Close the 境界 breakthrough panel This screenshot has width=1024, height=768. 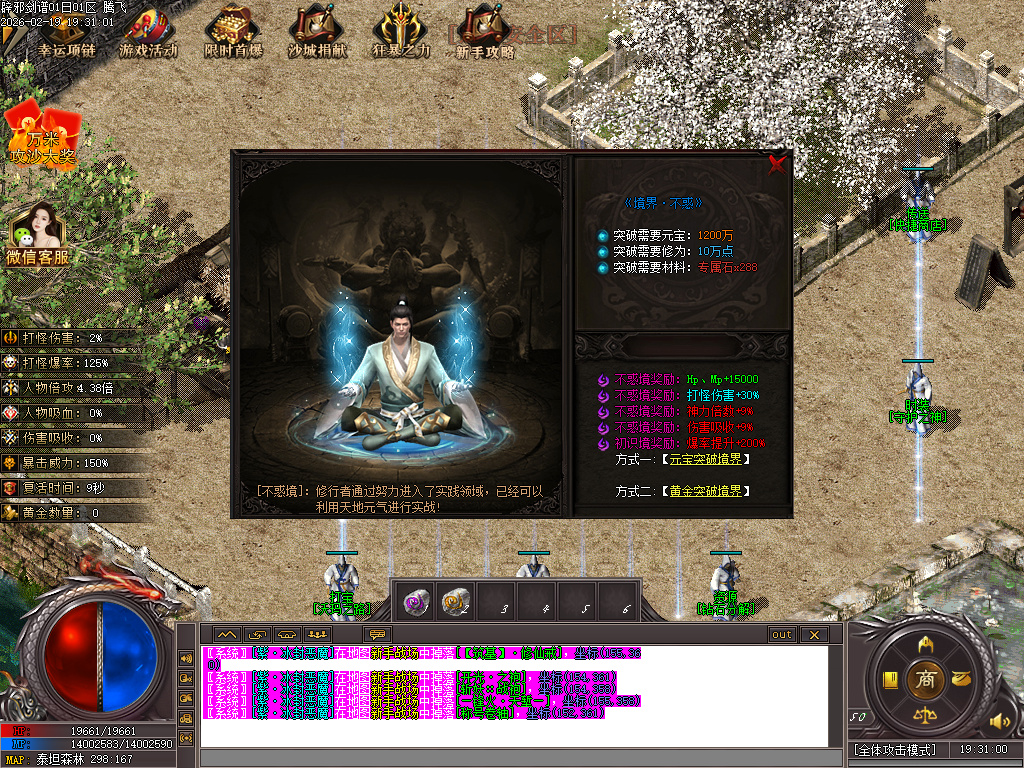point(777,166)
